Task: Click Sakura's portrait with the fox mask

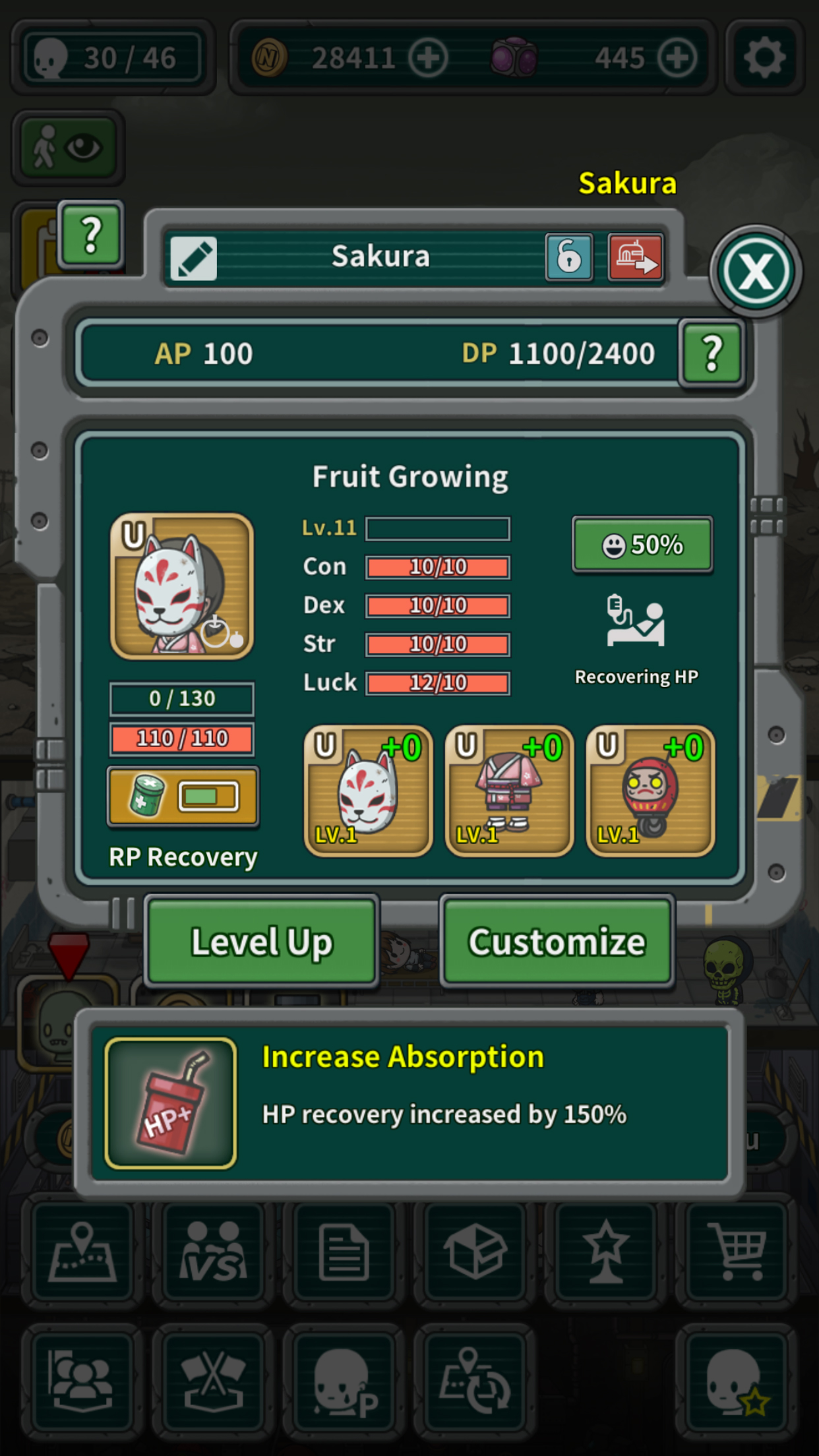Action: [x=182, y=586]
